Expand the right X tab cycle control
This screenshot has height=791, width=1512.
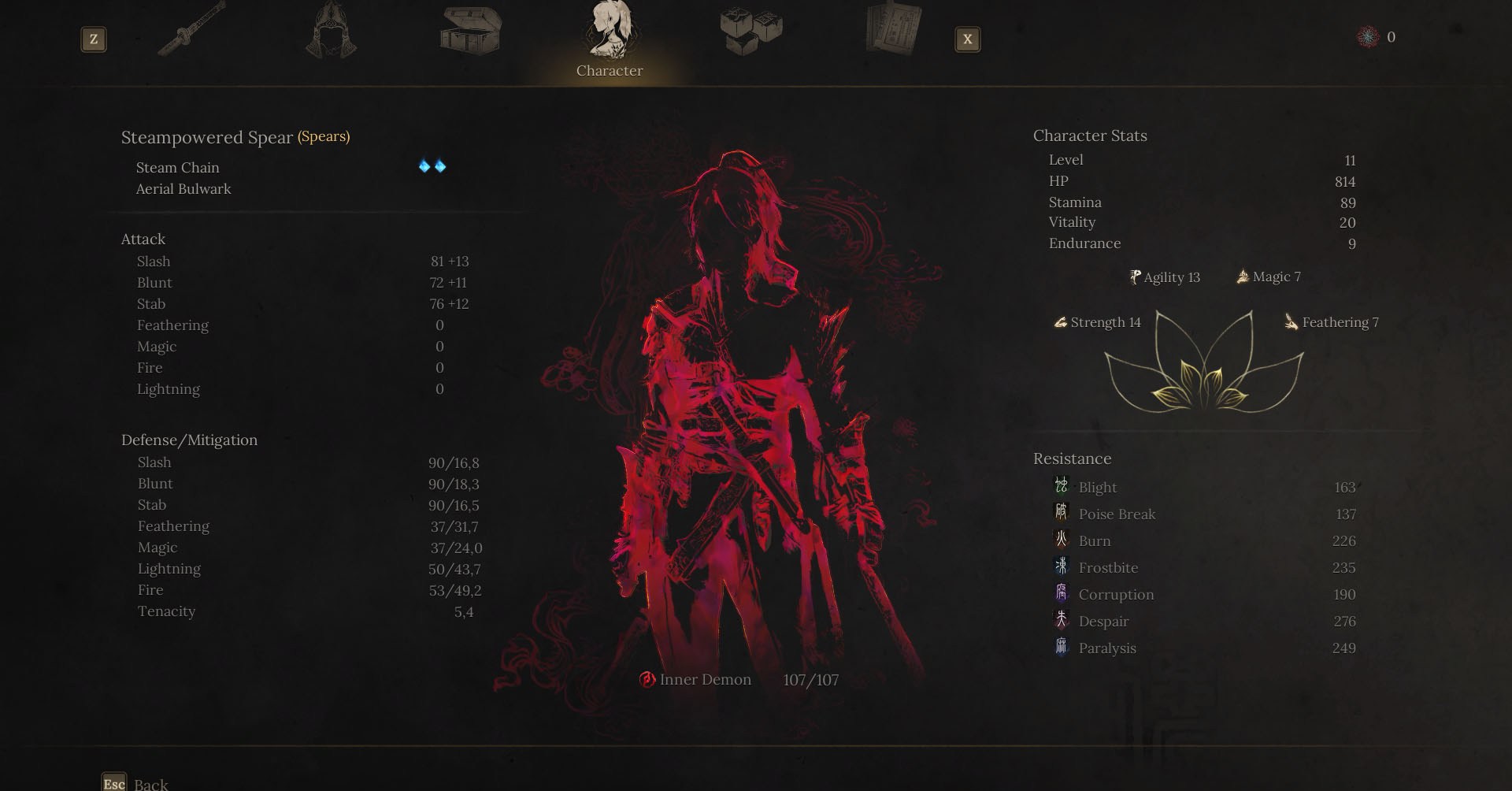[x=967, y=39]
